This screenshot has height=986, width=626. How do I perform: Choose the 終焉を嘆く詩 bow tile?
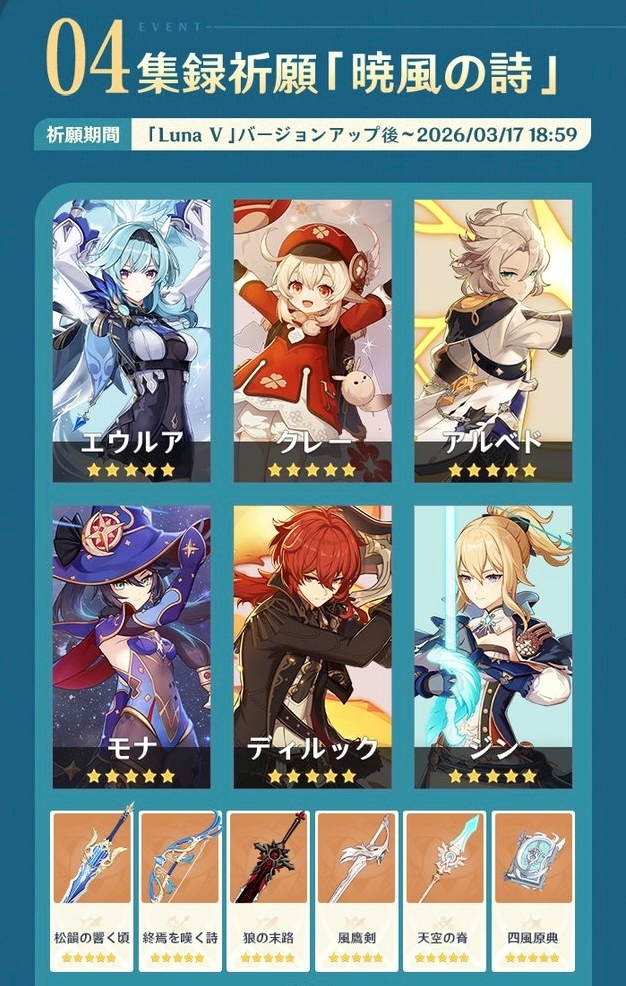coord(180,888)
